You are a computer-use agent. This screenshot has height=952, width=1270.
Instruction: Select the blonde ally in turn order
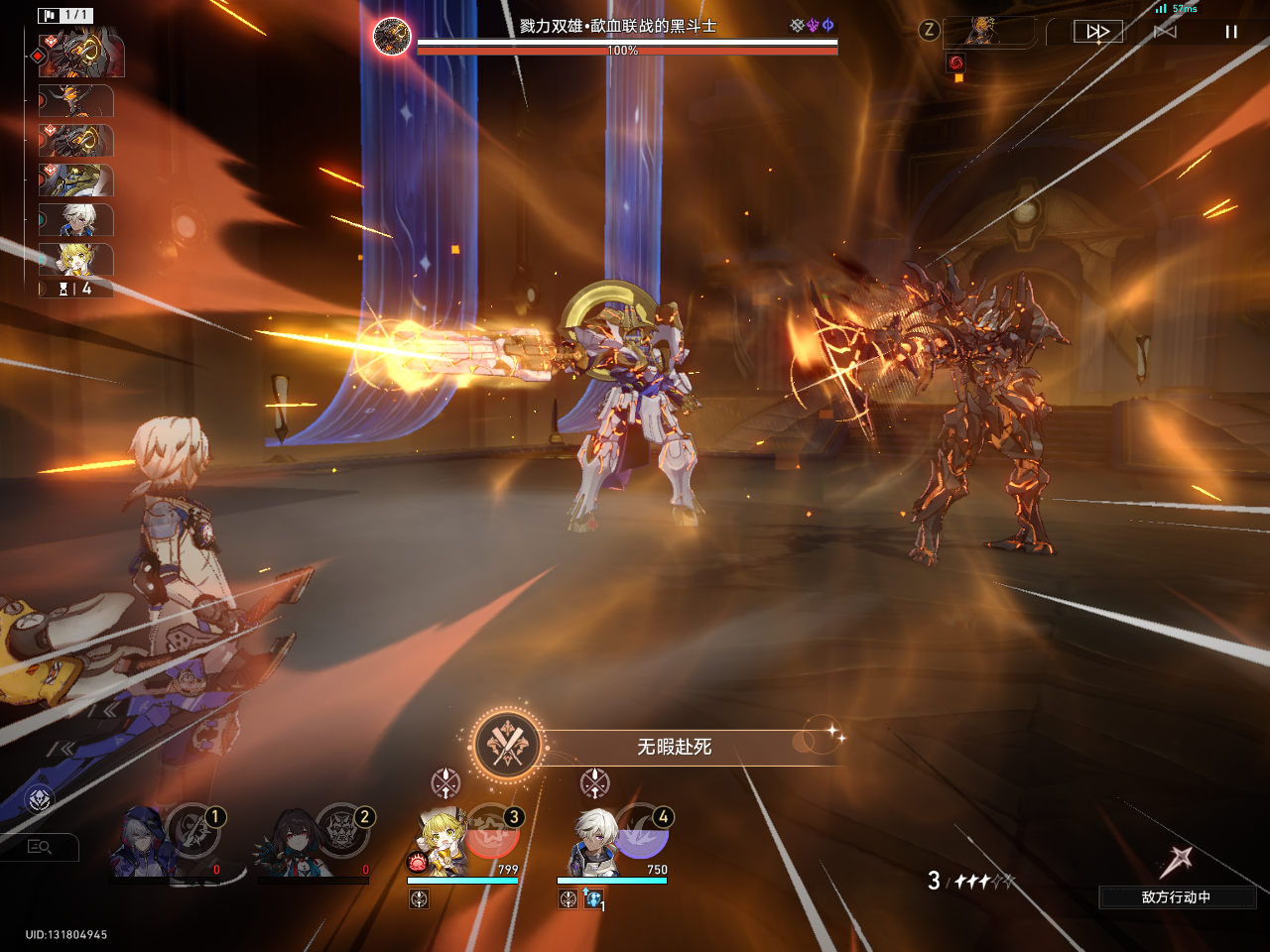(x=76, y=260)
